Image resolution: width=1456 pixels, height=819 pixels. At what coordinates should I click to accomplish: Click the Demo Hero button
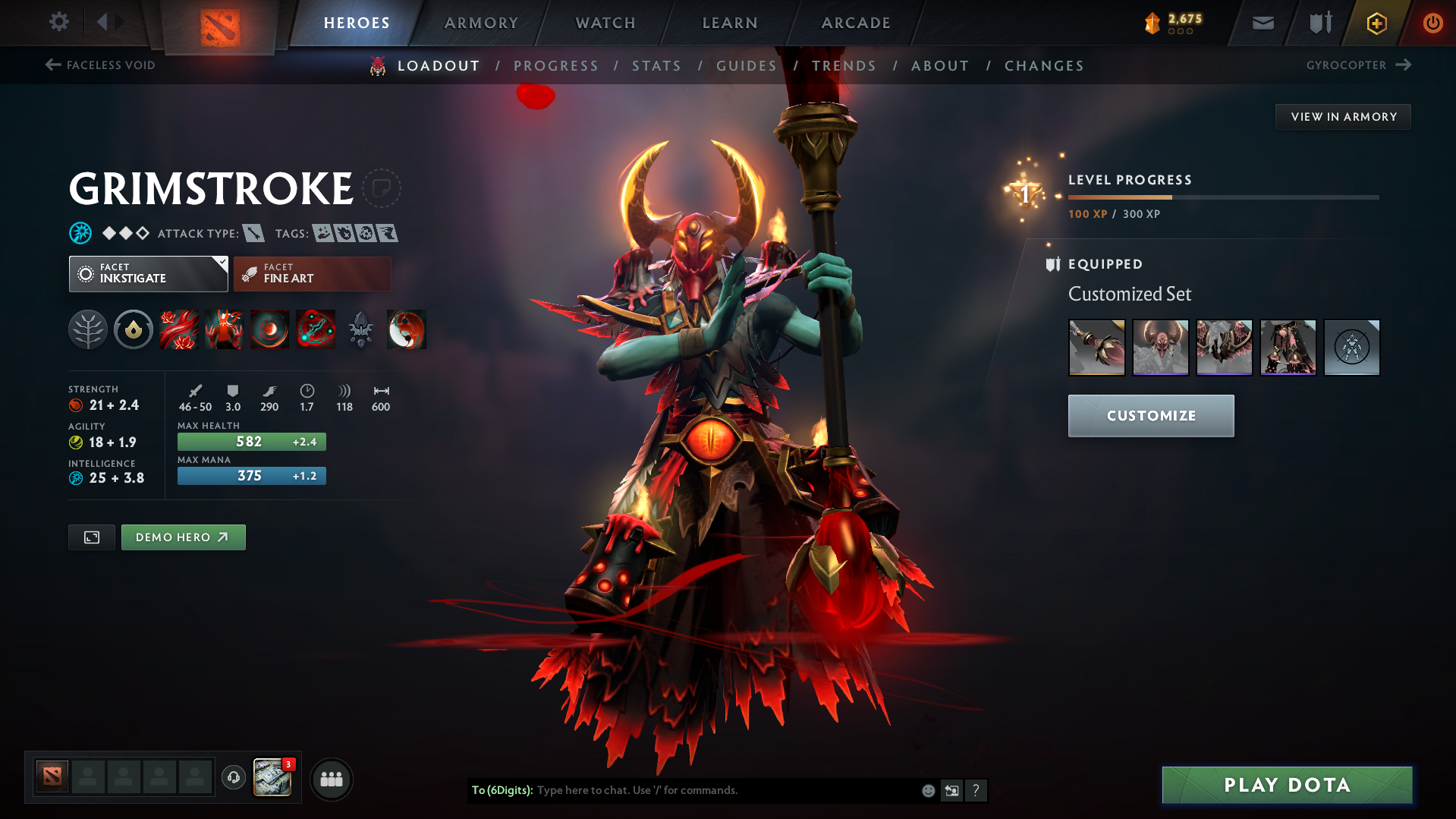point(183,537)
